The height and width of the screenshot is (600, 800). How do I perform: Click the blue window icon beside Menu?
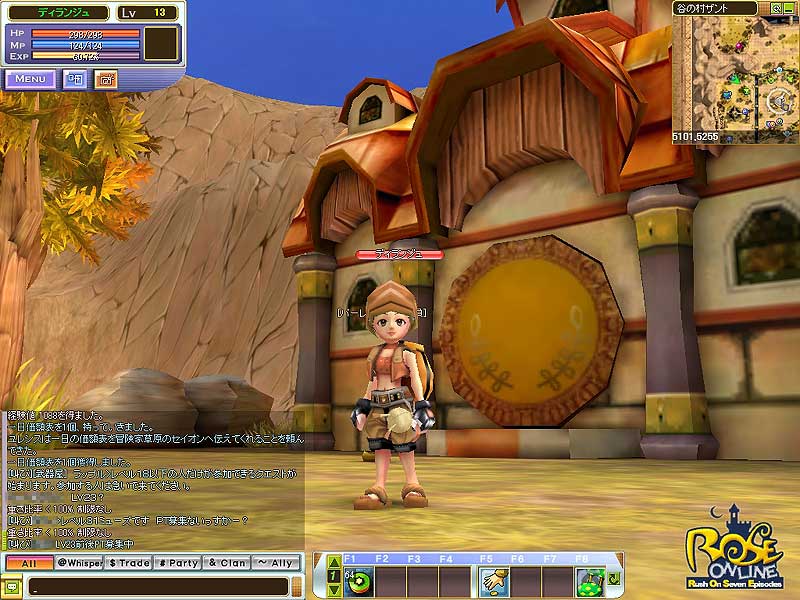pos(76,79)
